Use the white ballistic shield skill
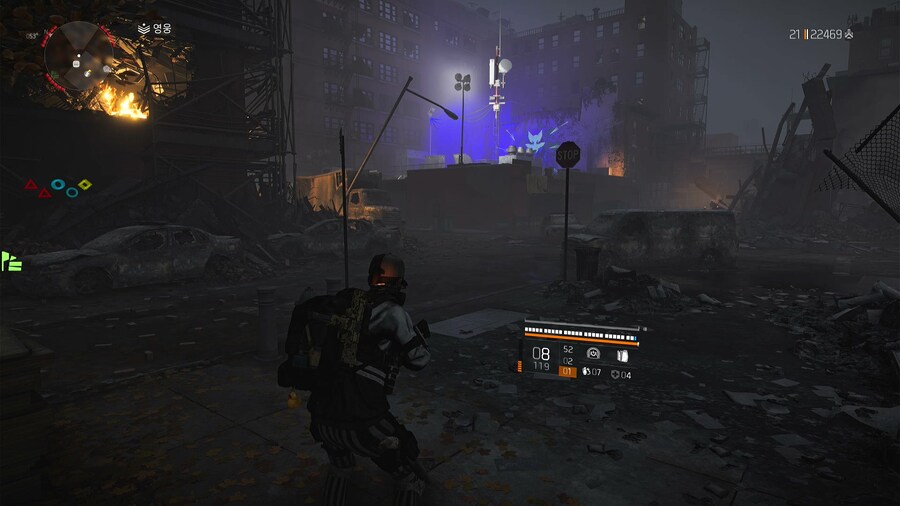Image resolution: width=900 pixels, height=506 pixels. [621, 354]
